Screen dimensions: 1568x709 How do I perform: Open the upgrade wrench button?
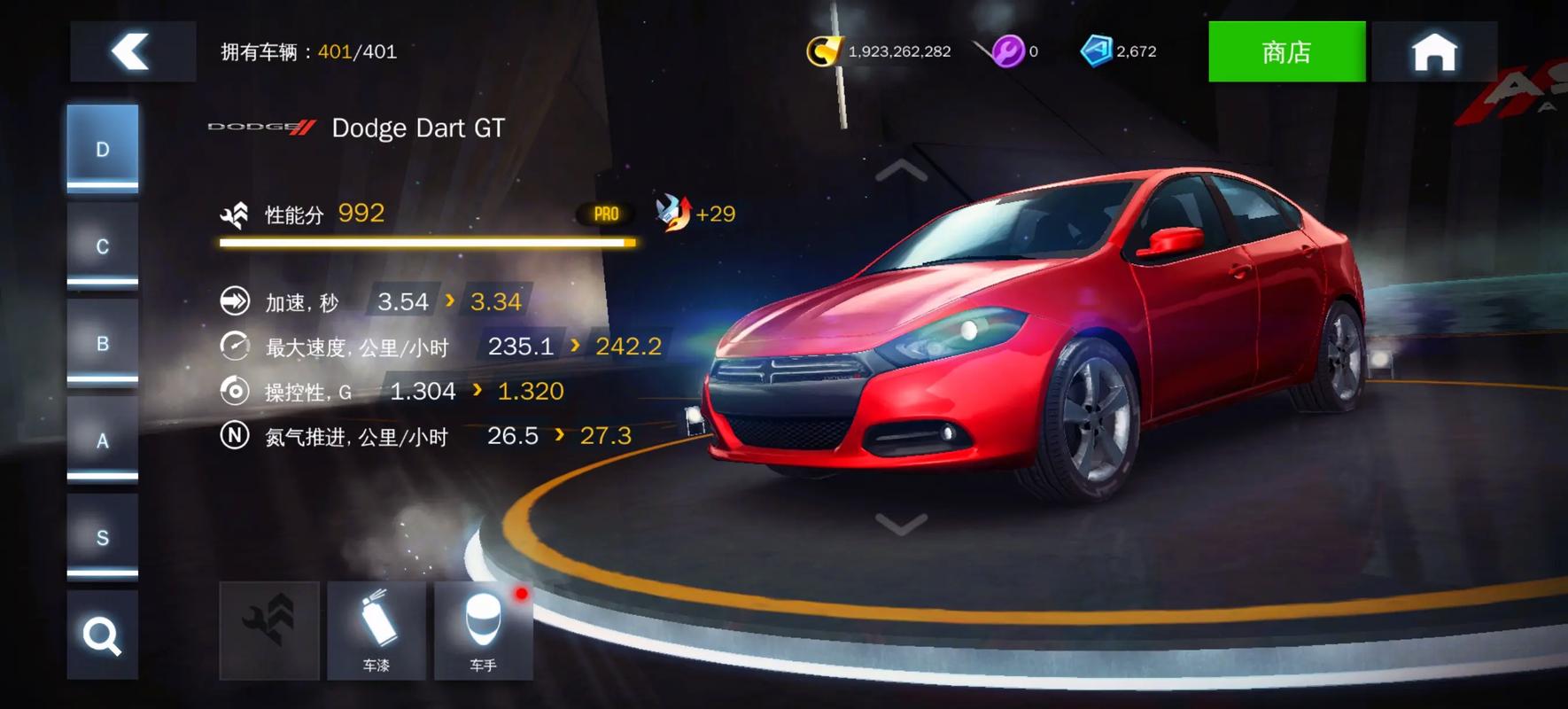tap(269, 630)
